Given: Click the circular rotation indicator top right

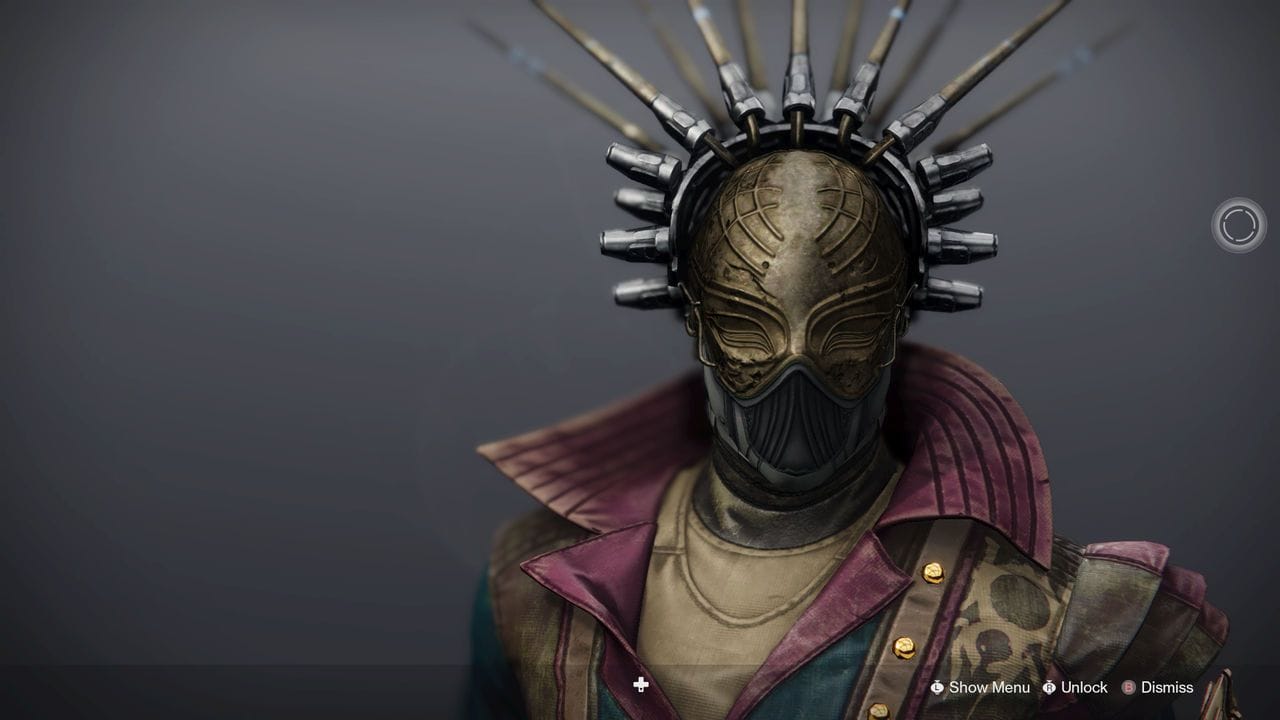Looking at the screenshot, I should pyautogui.click(x=1239, y=225).
